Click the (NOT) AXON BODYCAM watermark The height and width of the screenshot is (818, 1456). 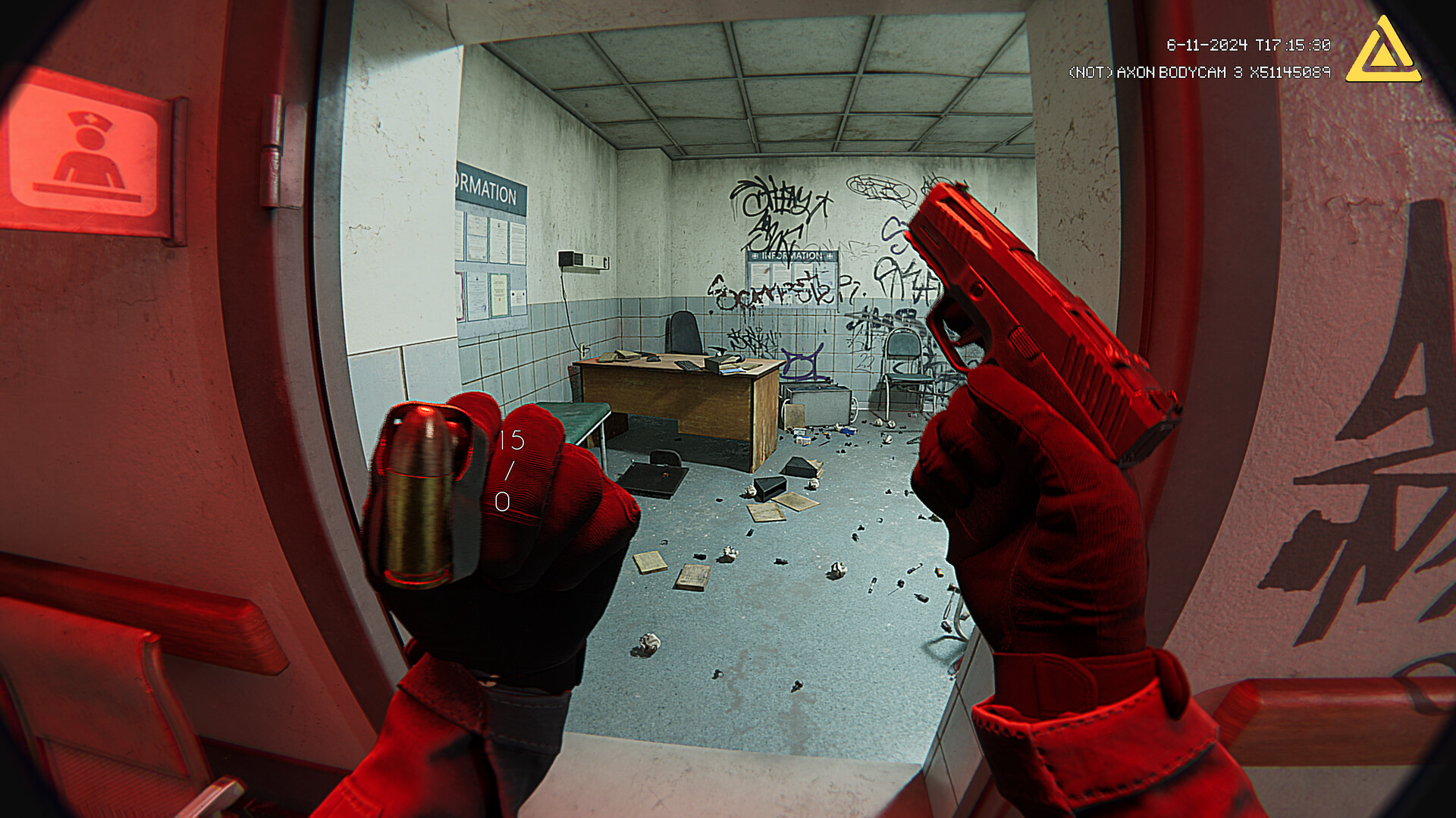[1200, 72]
